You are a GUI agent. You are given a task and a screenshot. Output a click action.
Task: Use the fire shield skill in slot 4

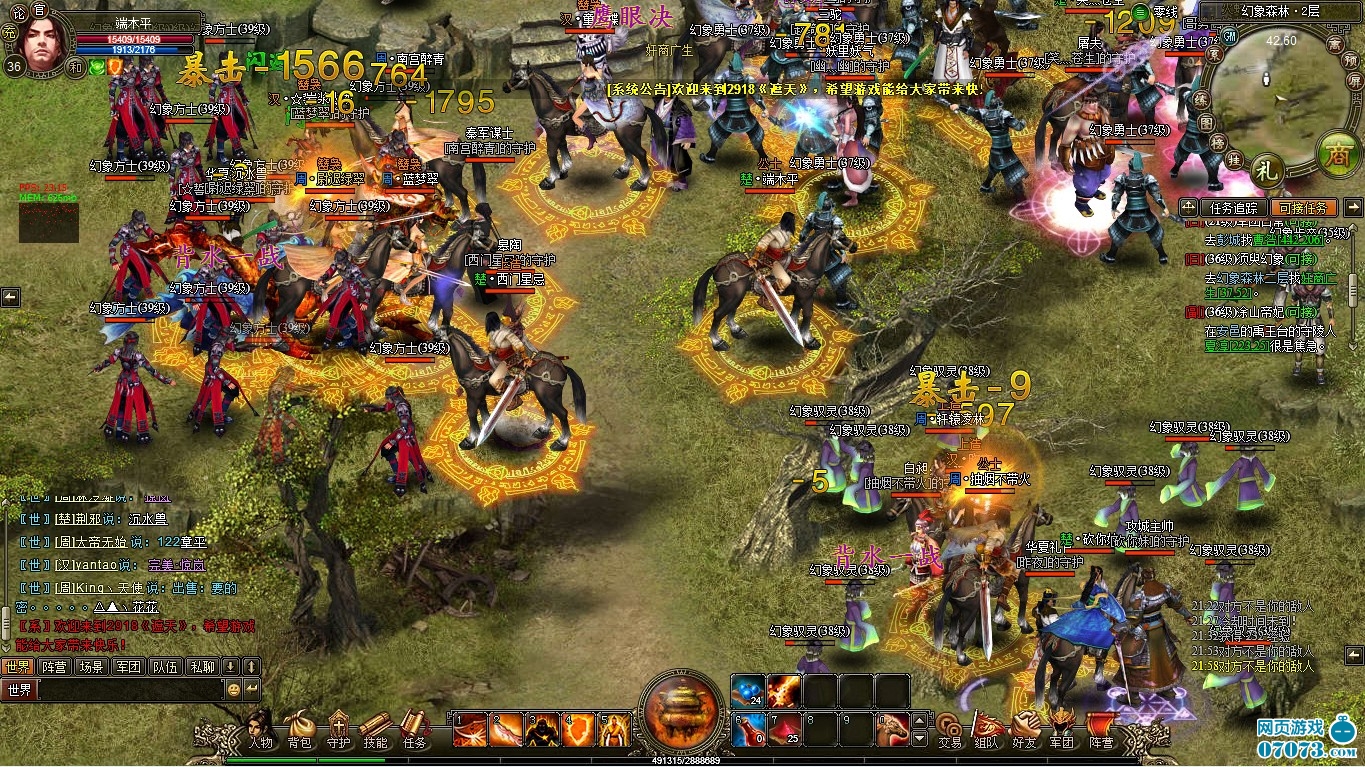pyautogui.click(x=578, y=730)
